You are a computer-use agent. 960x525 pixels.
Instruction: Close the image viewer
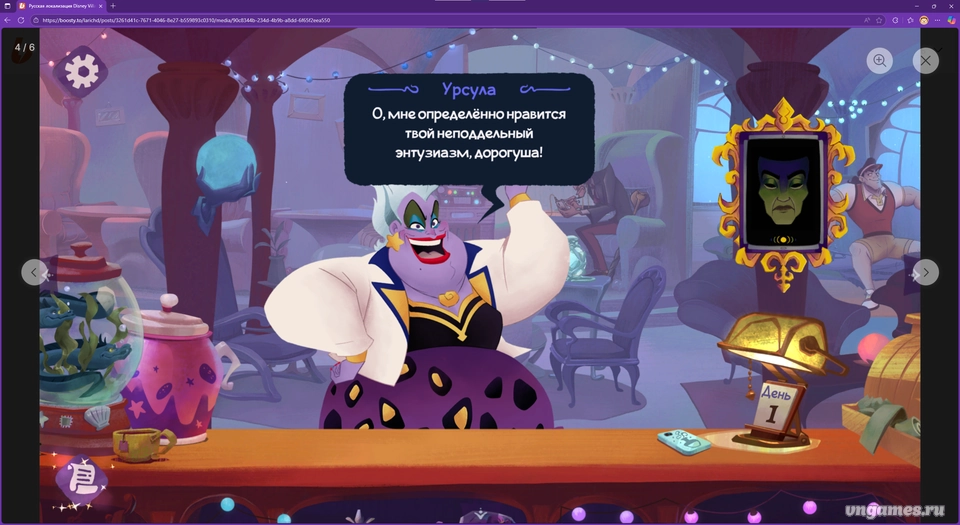926,61
